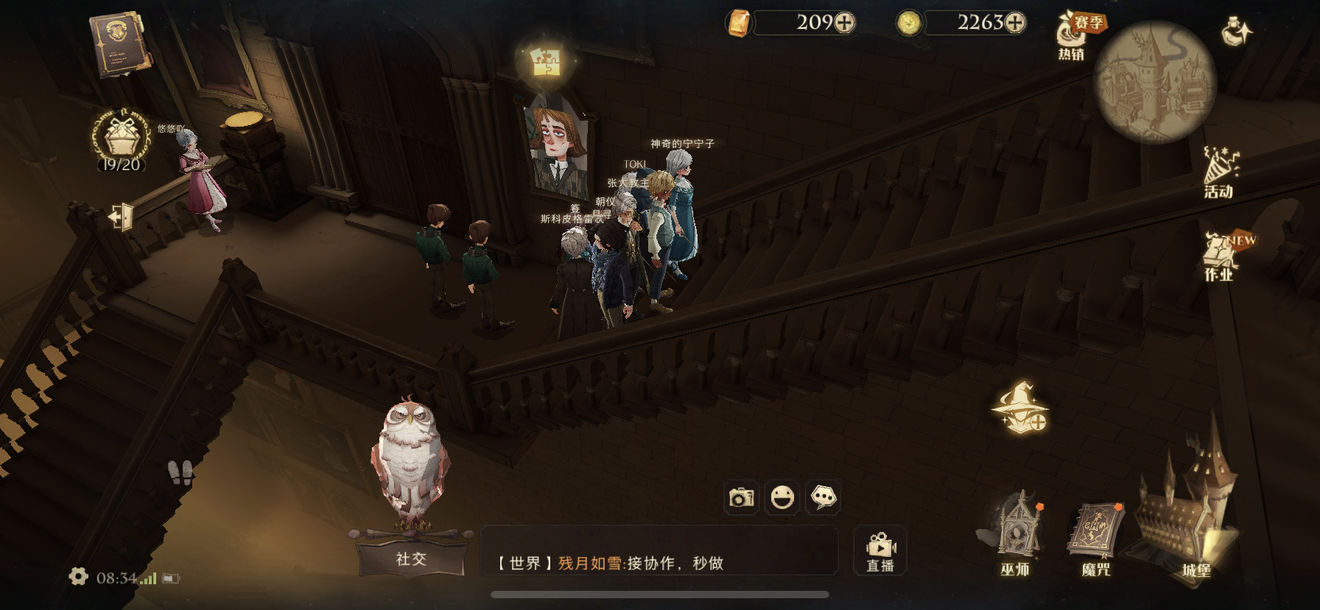Add more tickets with the 209 plus button
Viewport: 1320px width, 610px height.
pyautogui.click(x=845, y=22)
